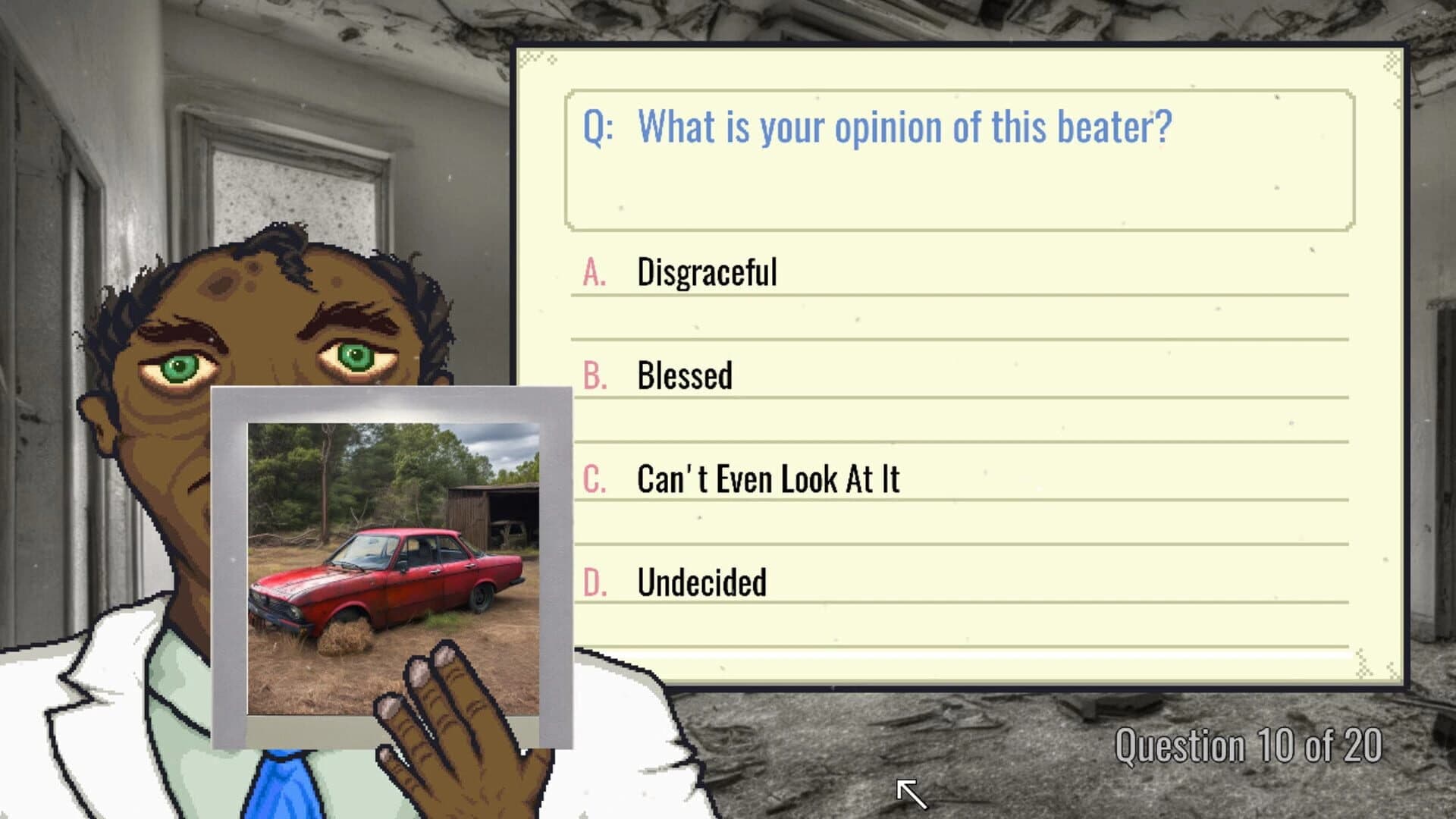This screenshot has height=819, width=1456.
Task: Pick answer D, Undecided
Action: 701,582
